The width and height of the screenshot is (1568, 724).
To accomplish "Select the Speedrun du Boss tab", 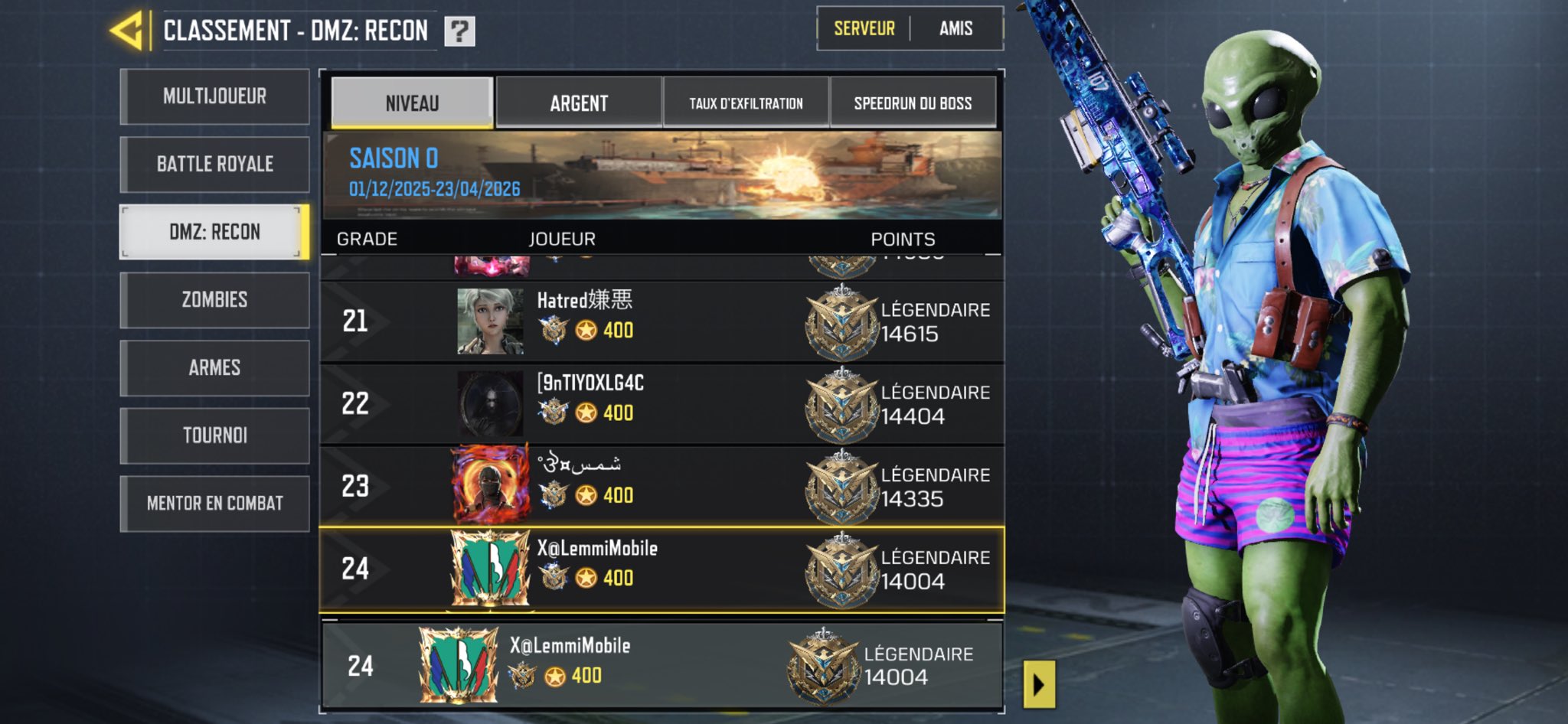I will [913, 103].
